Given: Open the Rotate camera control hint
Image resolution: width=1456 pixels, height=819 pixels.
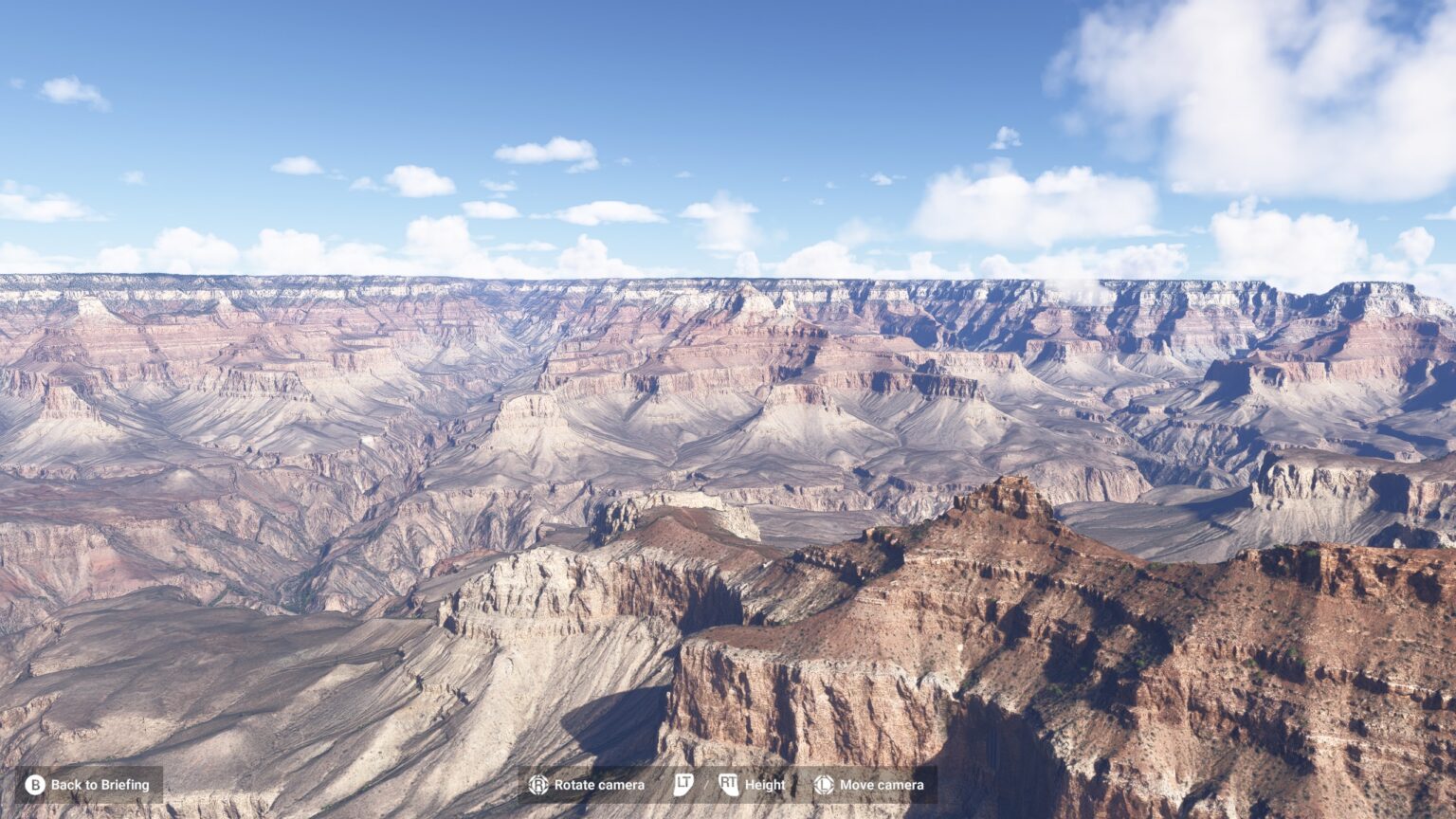Looking at the screenshot, I should (588, 785).
